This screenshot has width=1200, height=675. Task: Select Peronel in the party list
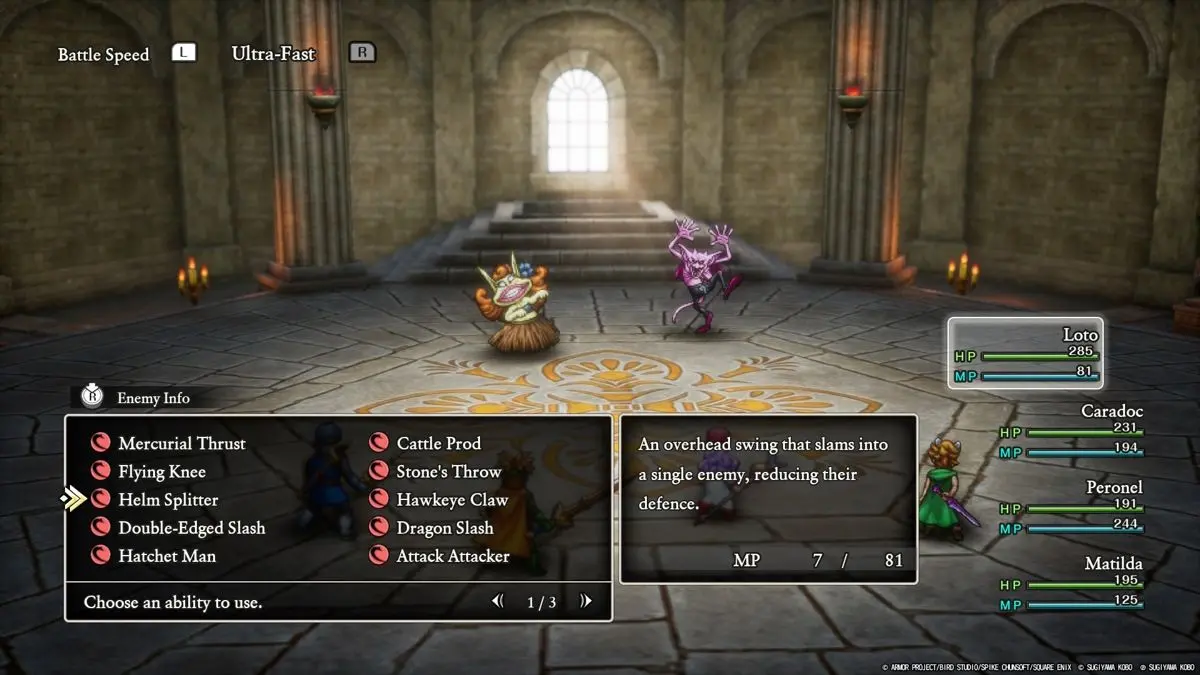point(1070,507)
